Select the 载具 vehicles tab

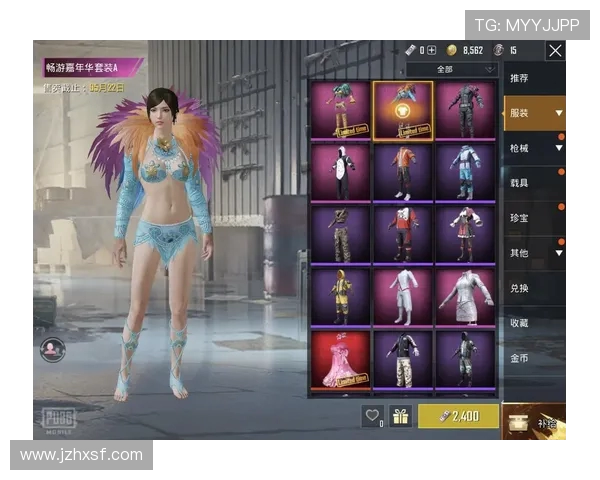pyautogui.click(x=520, y=184)
